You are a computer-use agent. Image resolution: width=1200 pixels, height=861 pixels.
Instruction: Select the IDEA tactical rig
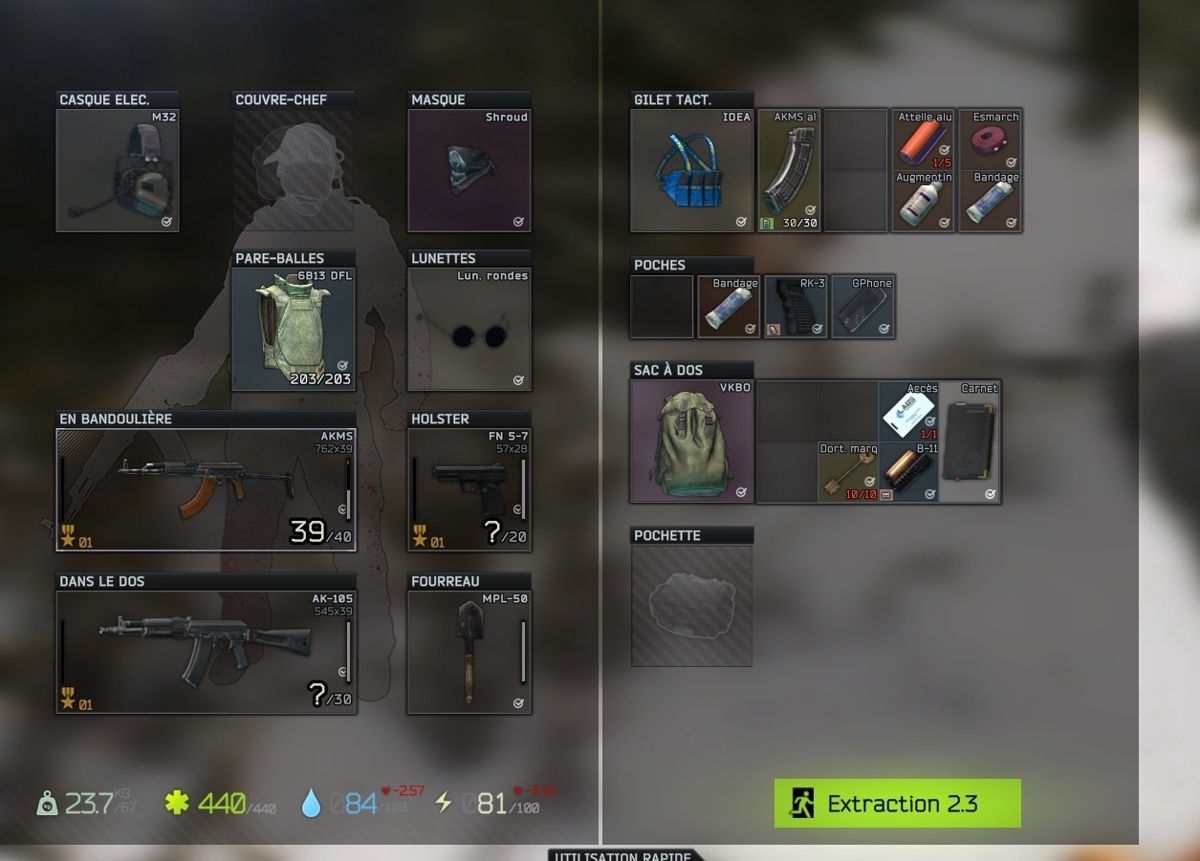click(x=692, y=170)
